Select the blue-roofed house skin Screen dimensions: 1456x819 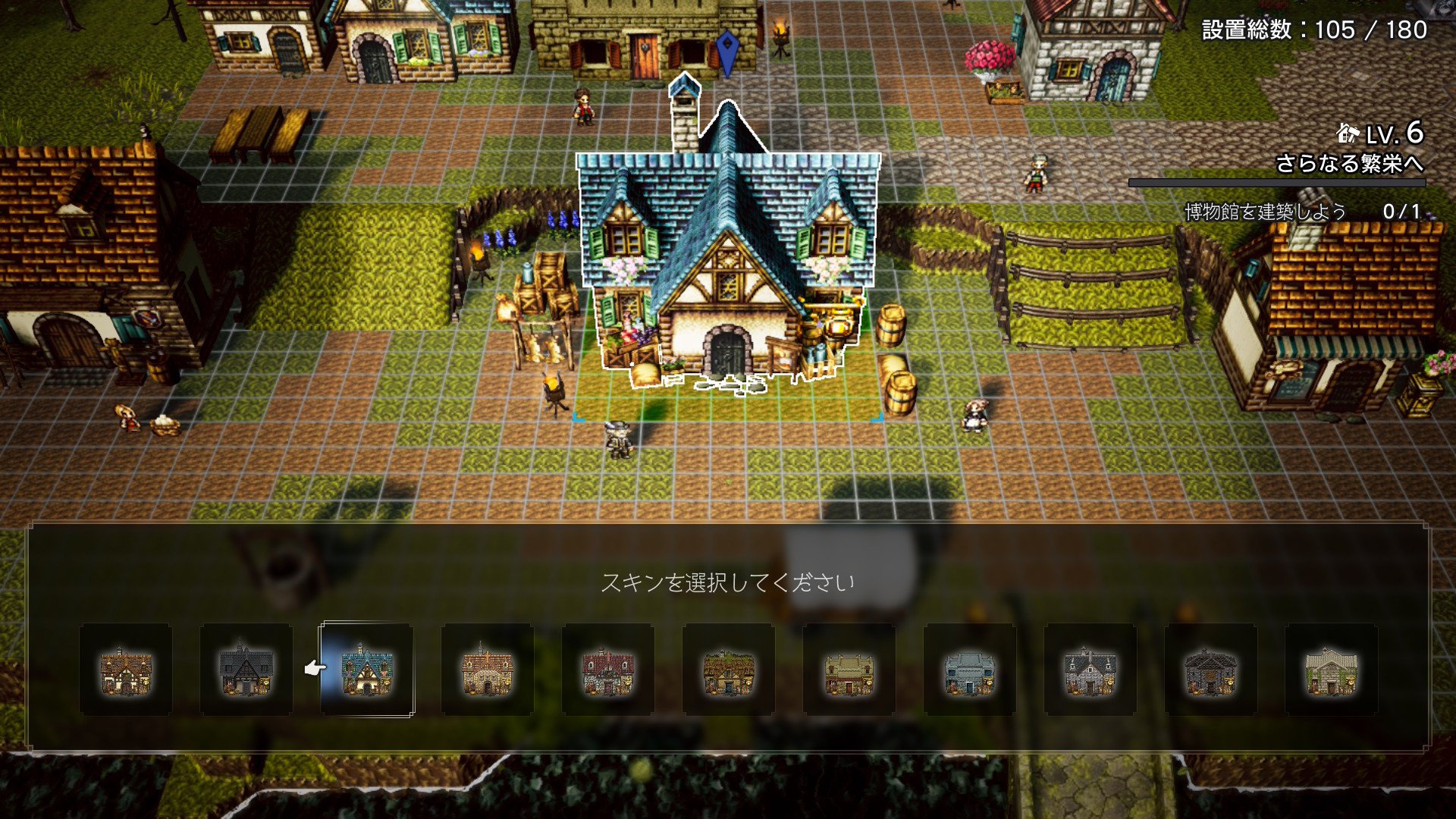367,670
